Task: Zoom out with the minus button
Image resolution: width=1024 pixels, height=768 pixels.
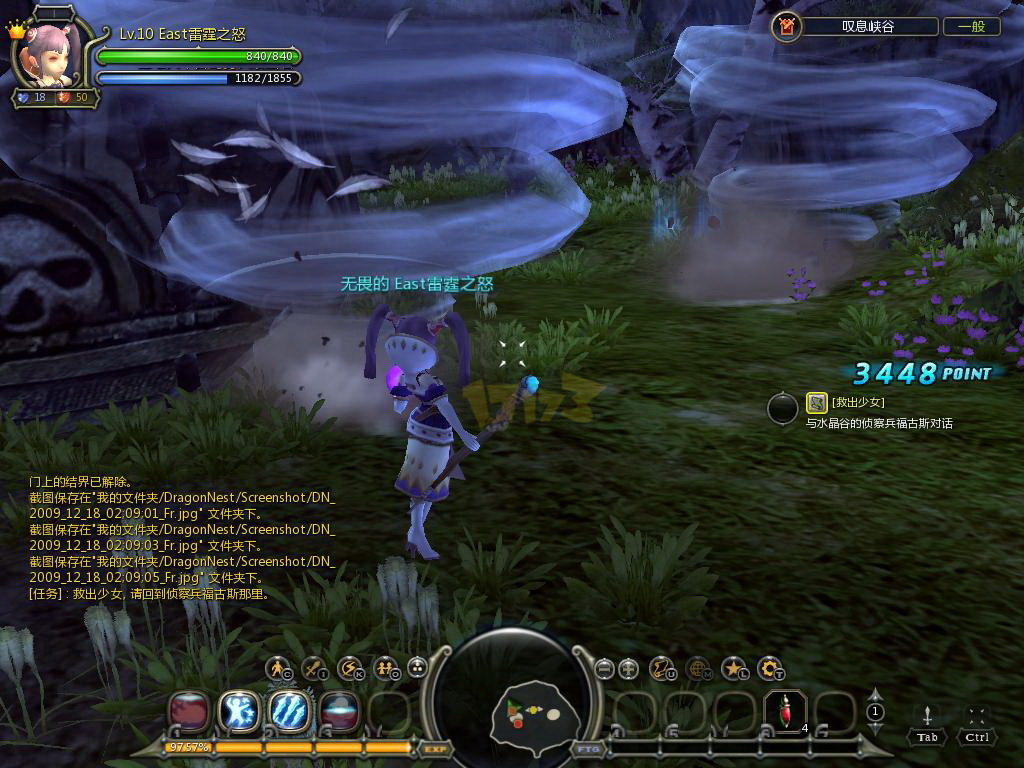Action: tap(603, 668)
